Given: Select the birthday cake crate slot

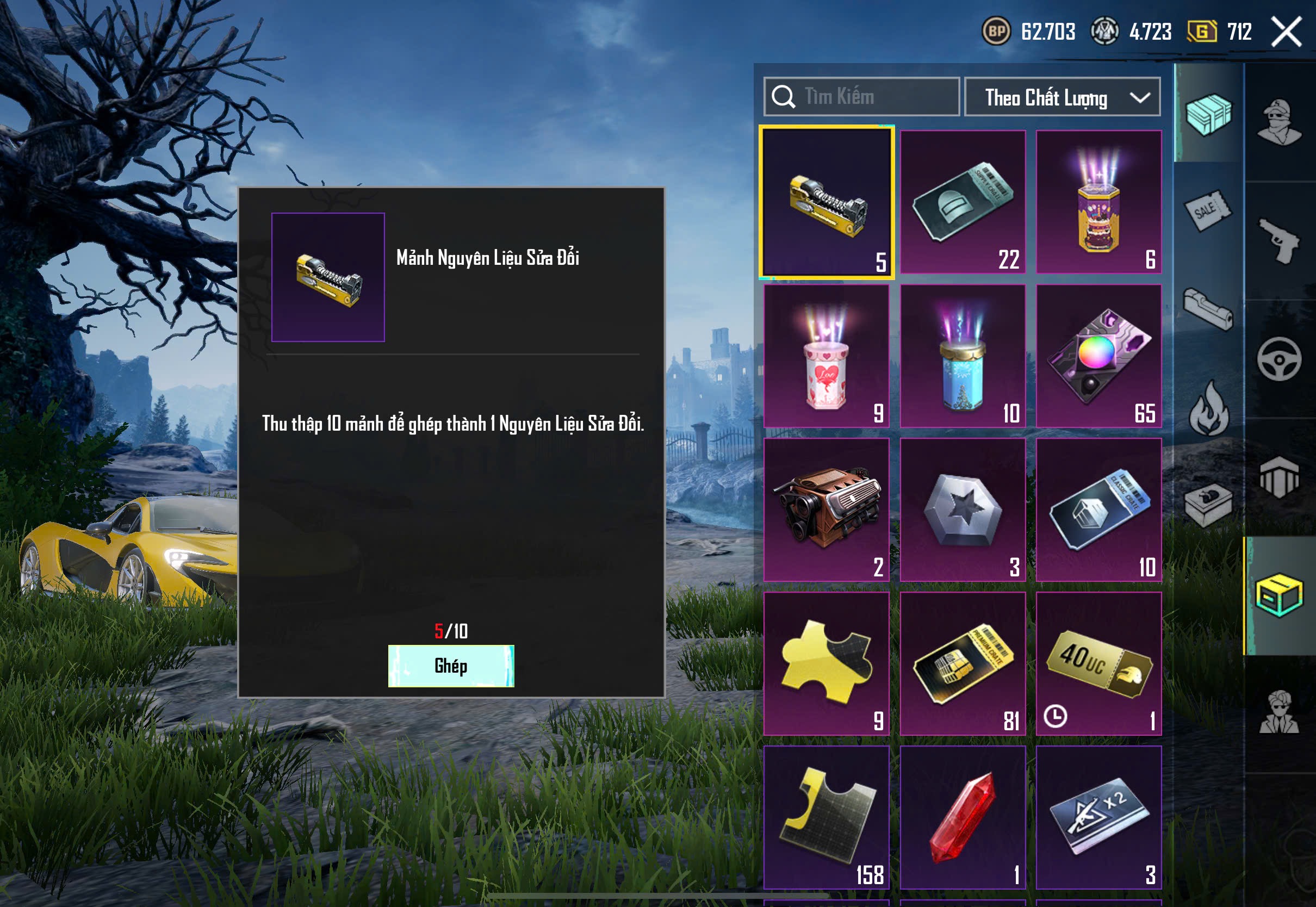Looking at the screenshot, I should click(1098, 202).
